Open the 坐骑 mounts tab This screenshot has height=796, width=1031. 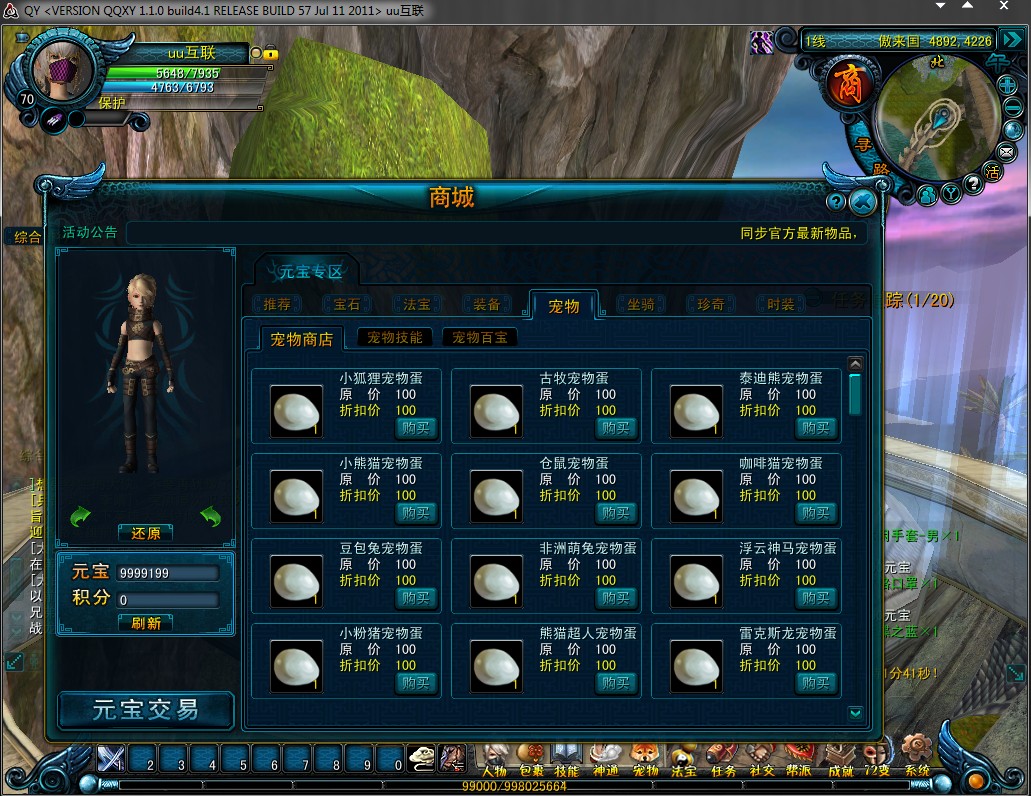click(x=641, y=304)
